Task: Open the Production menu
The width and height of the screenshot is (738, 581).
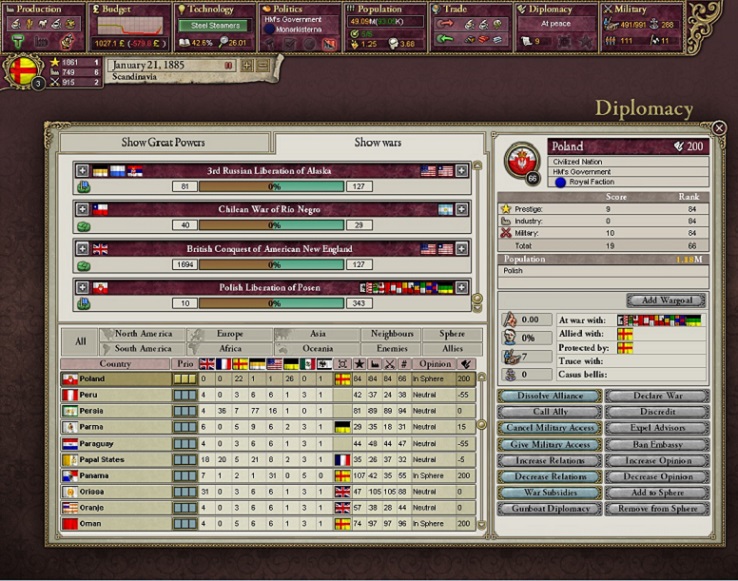Action: click(x=38, y=10)
